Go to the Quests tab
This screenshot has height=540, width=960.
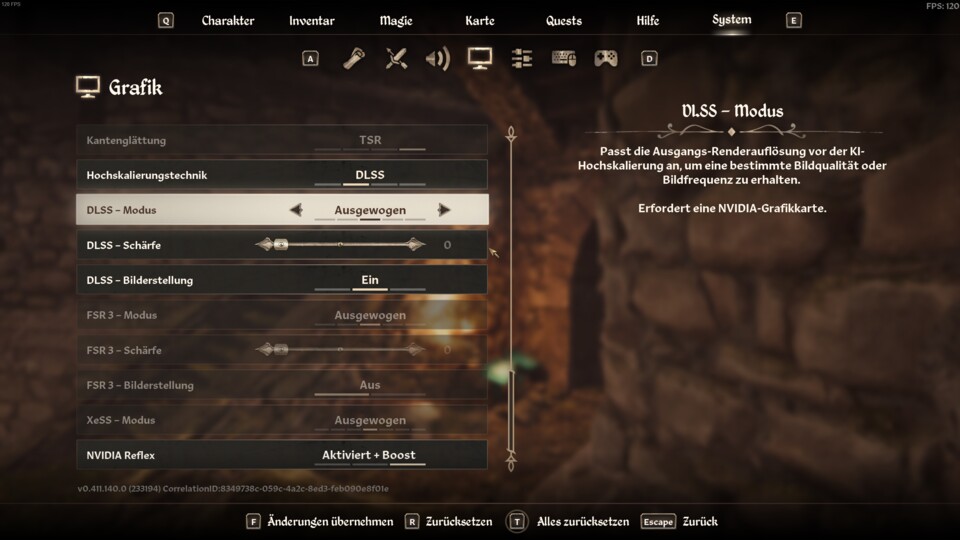tap(564, 21)
